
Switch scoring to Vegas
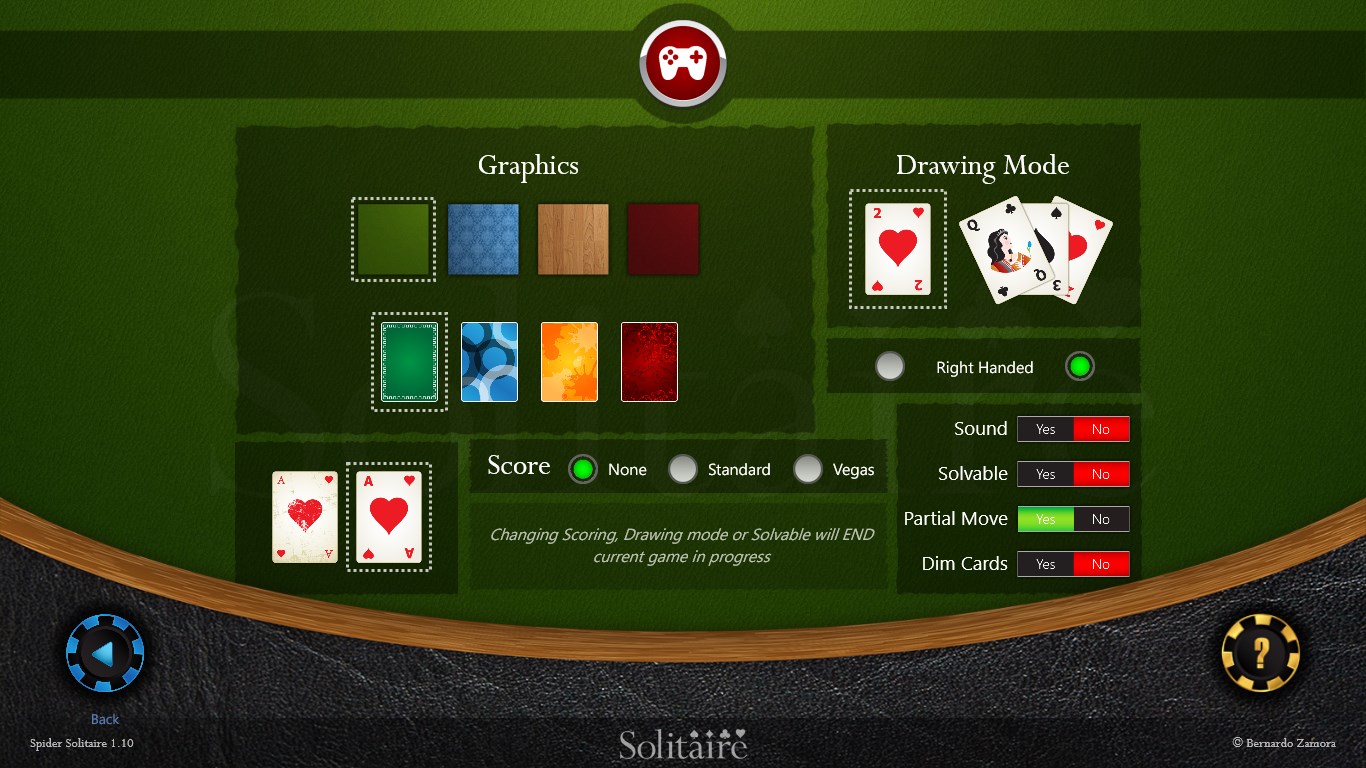[808, 468]
